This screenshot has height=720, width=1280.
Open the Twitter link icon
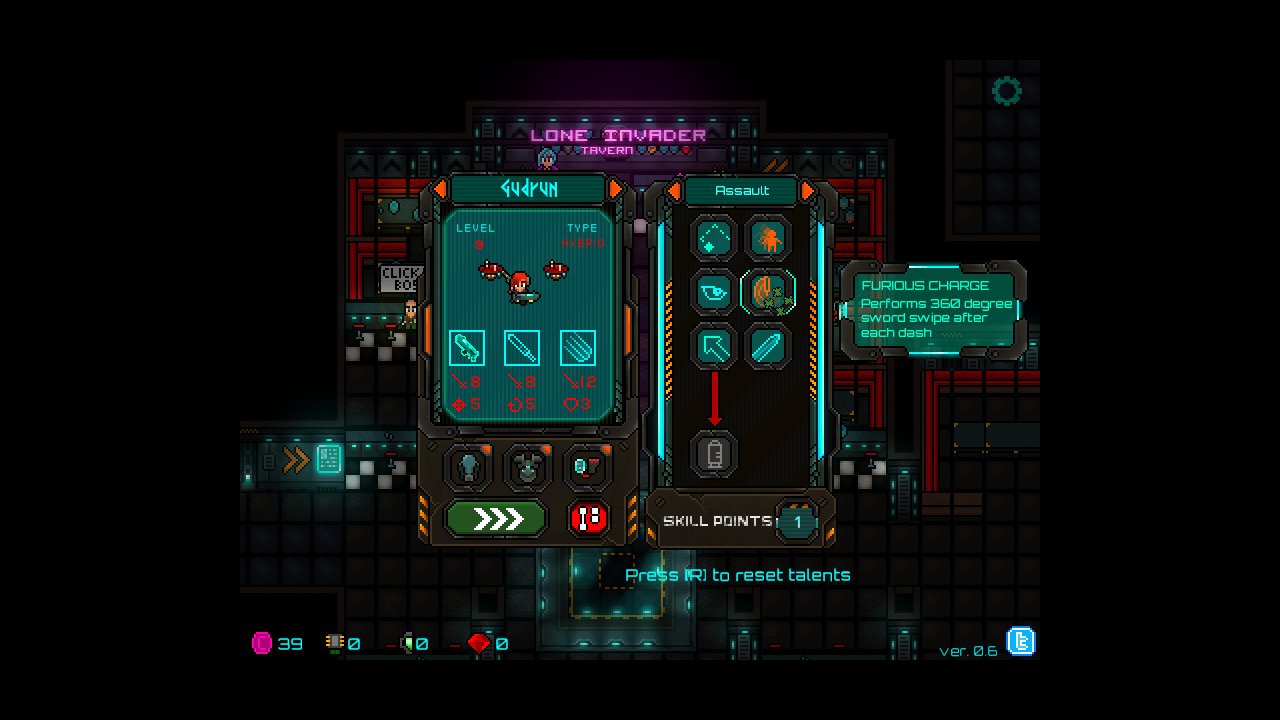(x=1021, y=641)
